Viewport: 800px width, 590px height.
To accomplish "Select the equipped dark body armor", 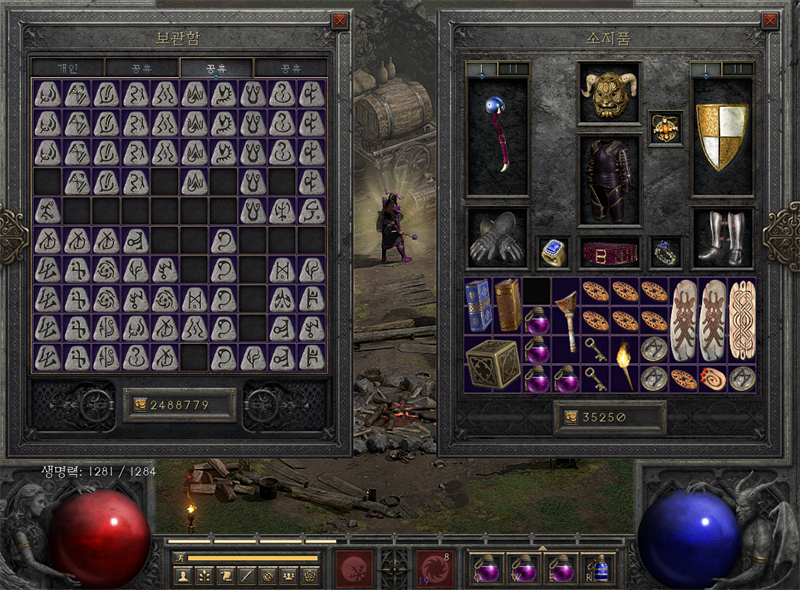I will (609, 180).
